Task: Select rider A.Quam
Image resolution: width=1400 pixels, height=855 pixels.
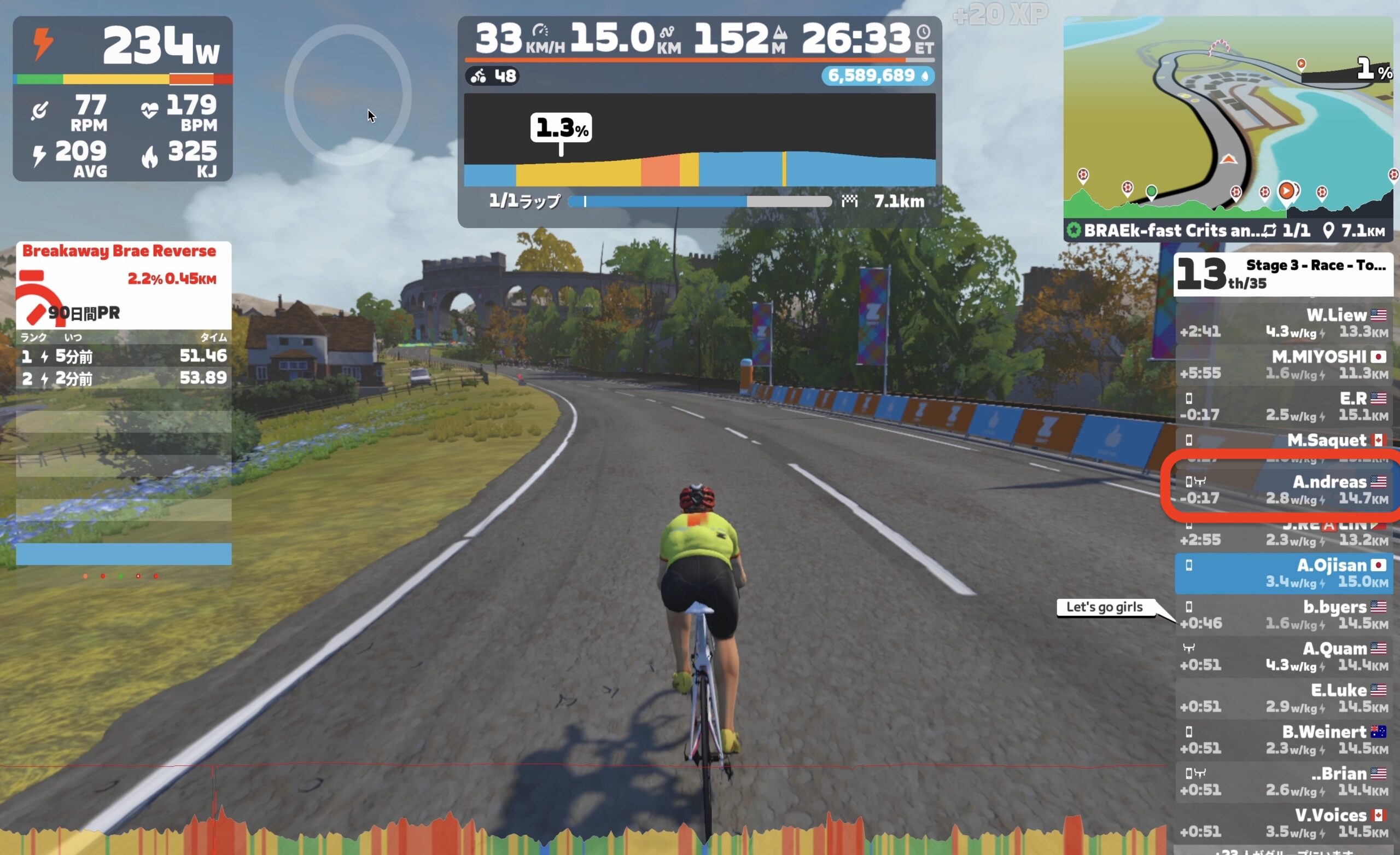Action: click(1283, 656)
